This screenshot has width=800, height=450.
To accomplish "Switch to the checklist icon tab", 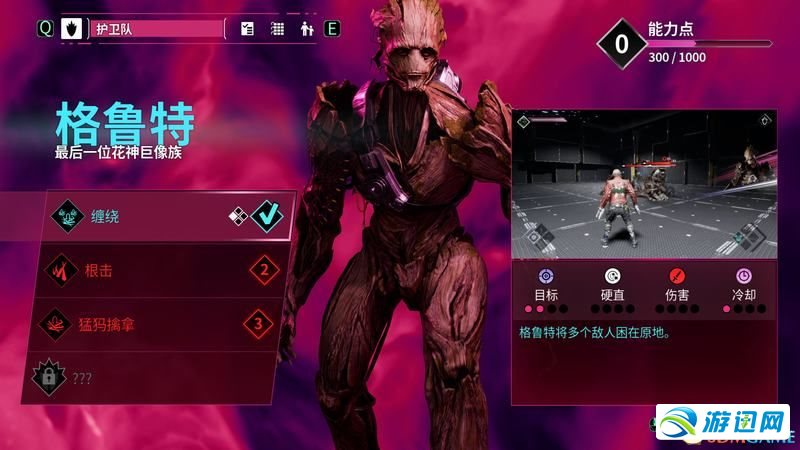I will [248, 29].
